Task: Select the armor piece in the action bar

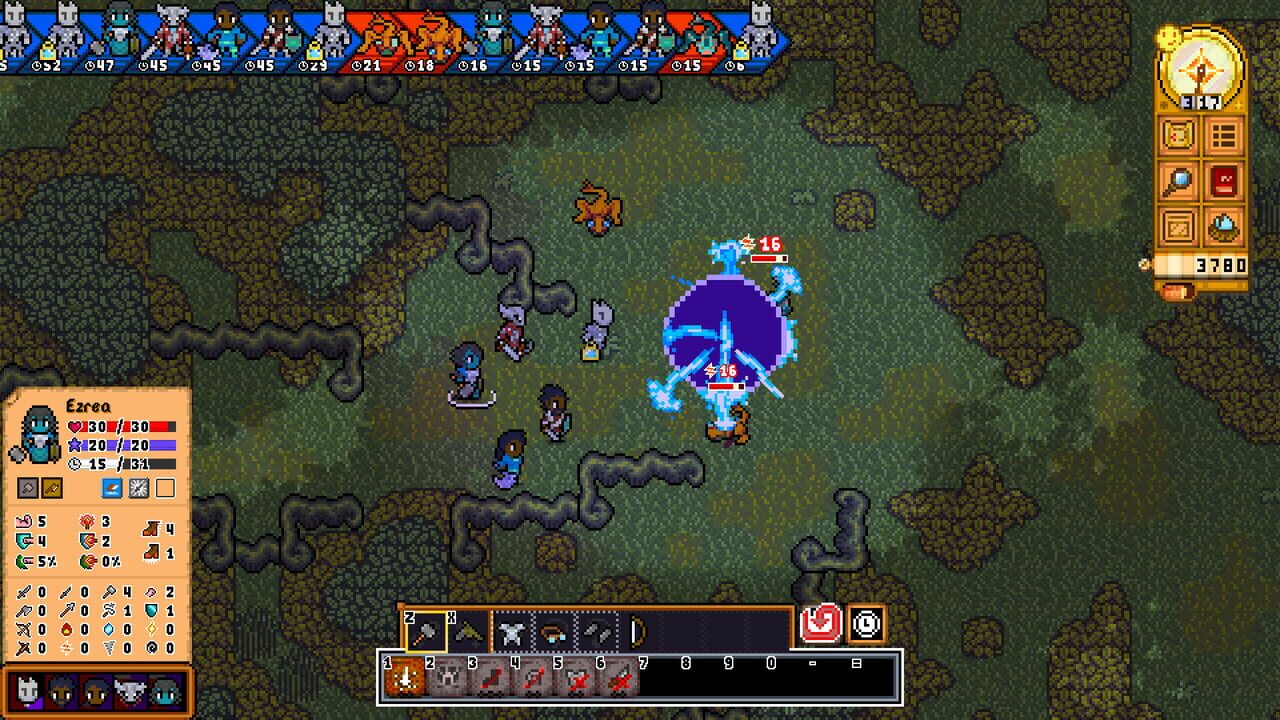Action: 512,631
